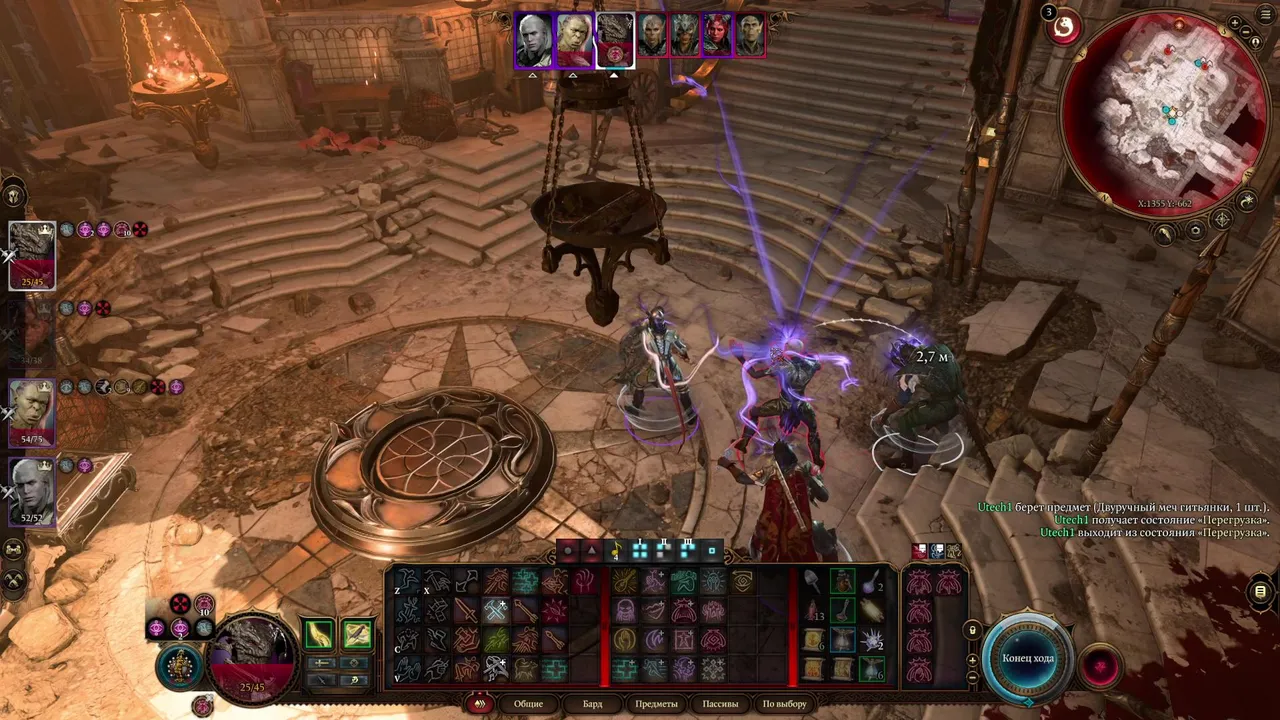
Task: Open the Бард hotbar tab
Action: [x=592, y=704]
